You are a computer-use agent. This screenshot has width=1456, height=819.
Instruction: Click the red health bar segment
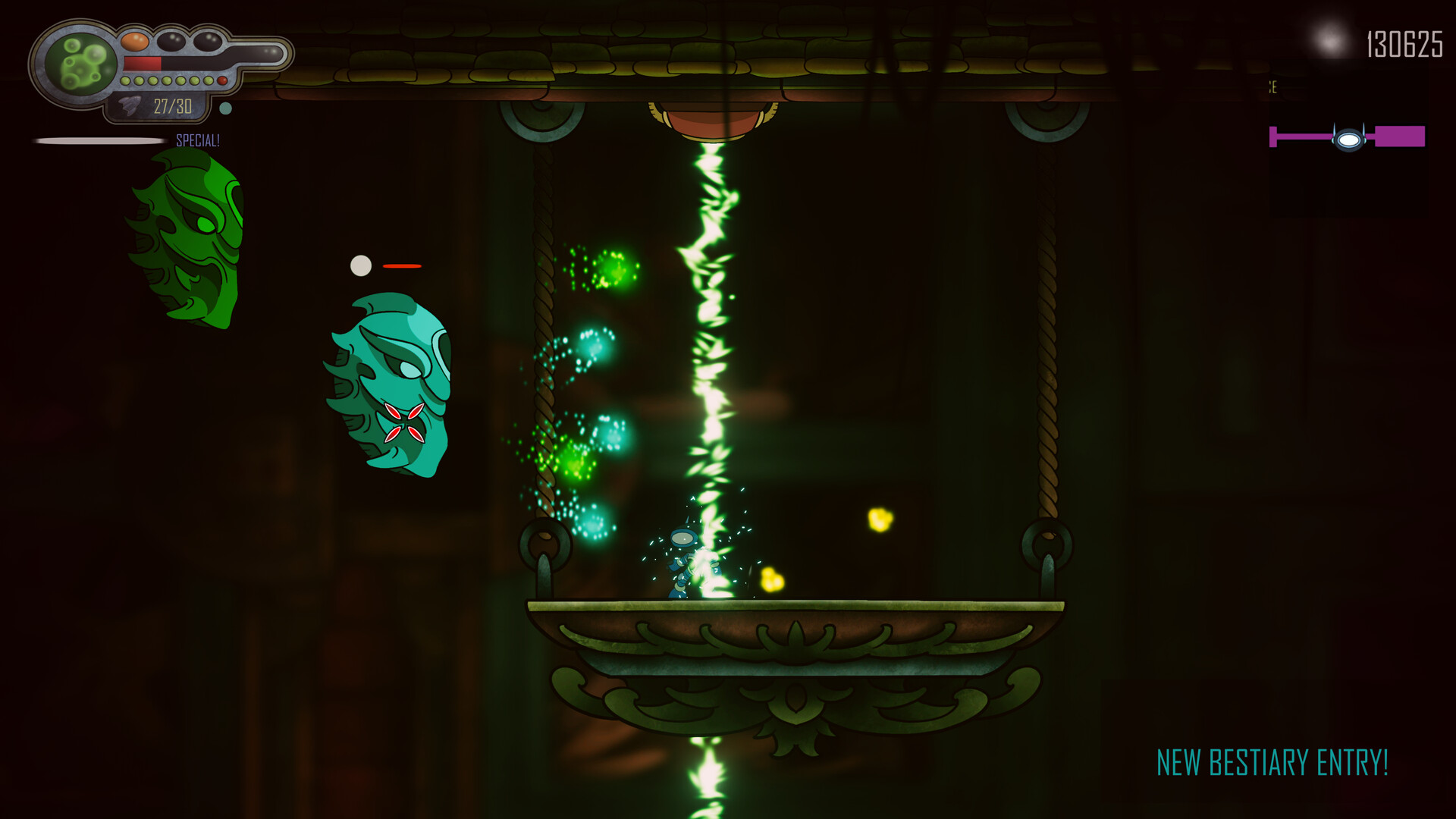tap(143, 63)
